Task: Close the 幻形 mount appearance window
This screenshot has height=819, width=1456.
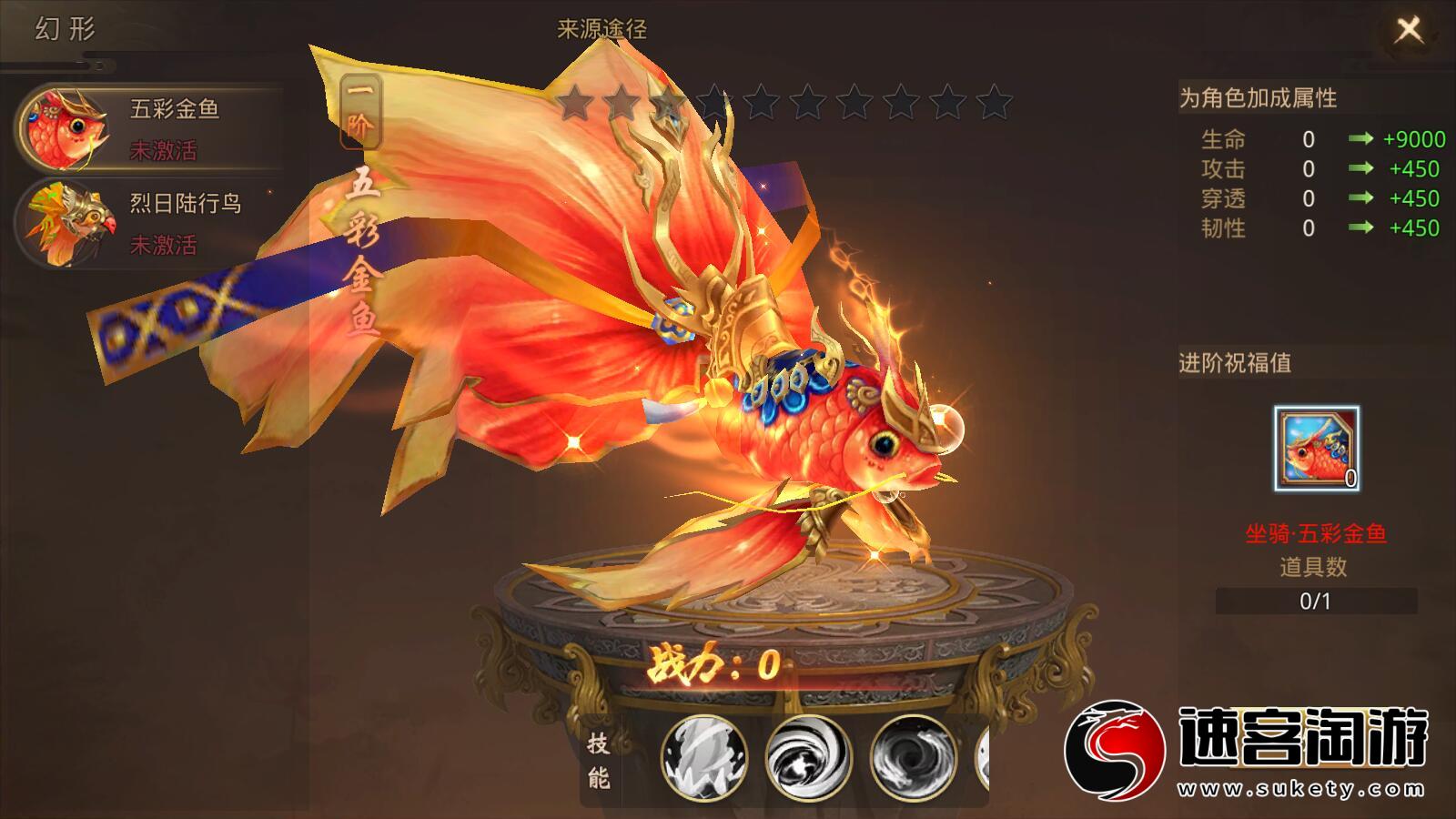Action: 1408,30
